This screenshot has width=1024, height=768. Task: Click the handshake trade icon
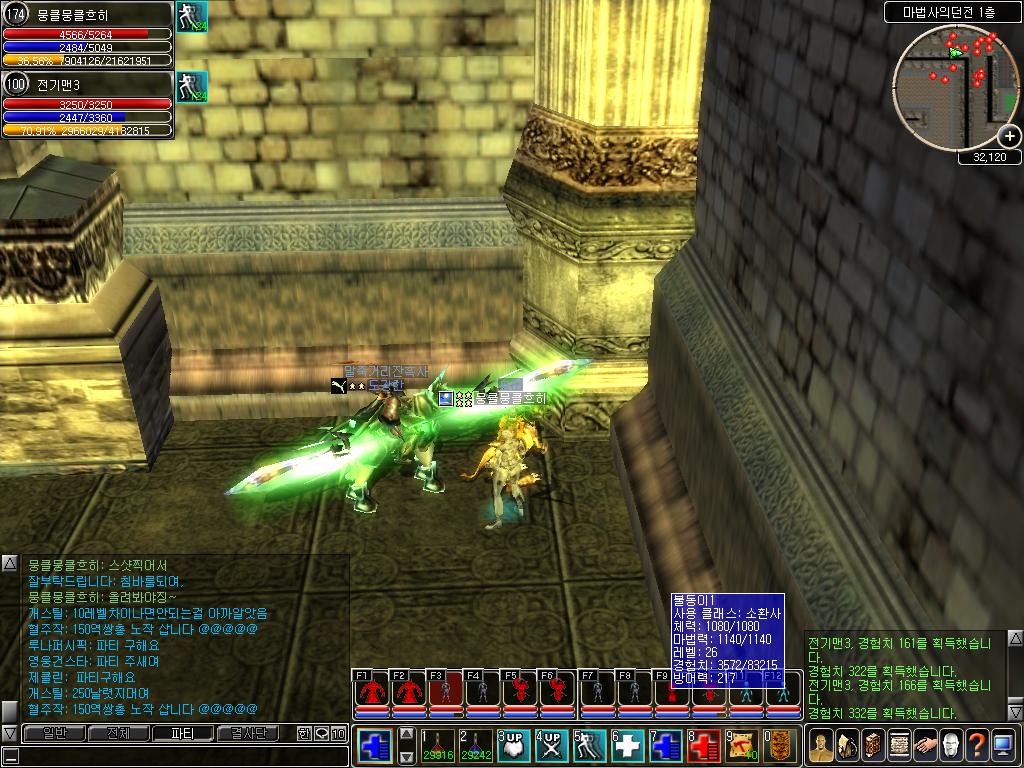coord(924,745)
